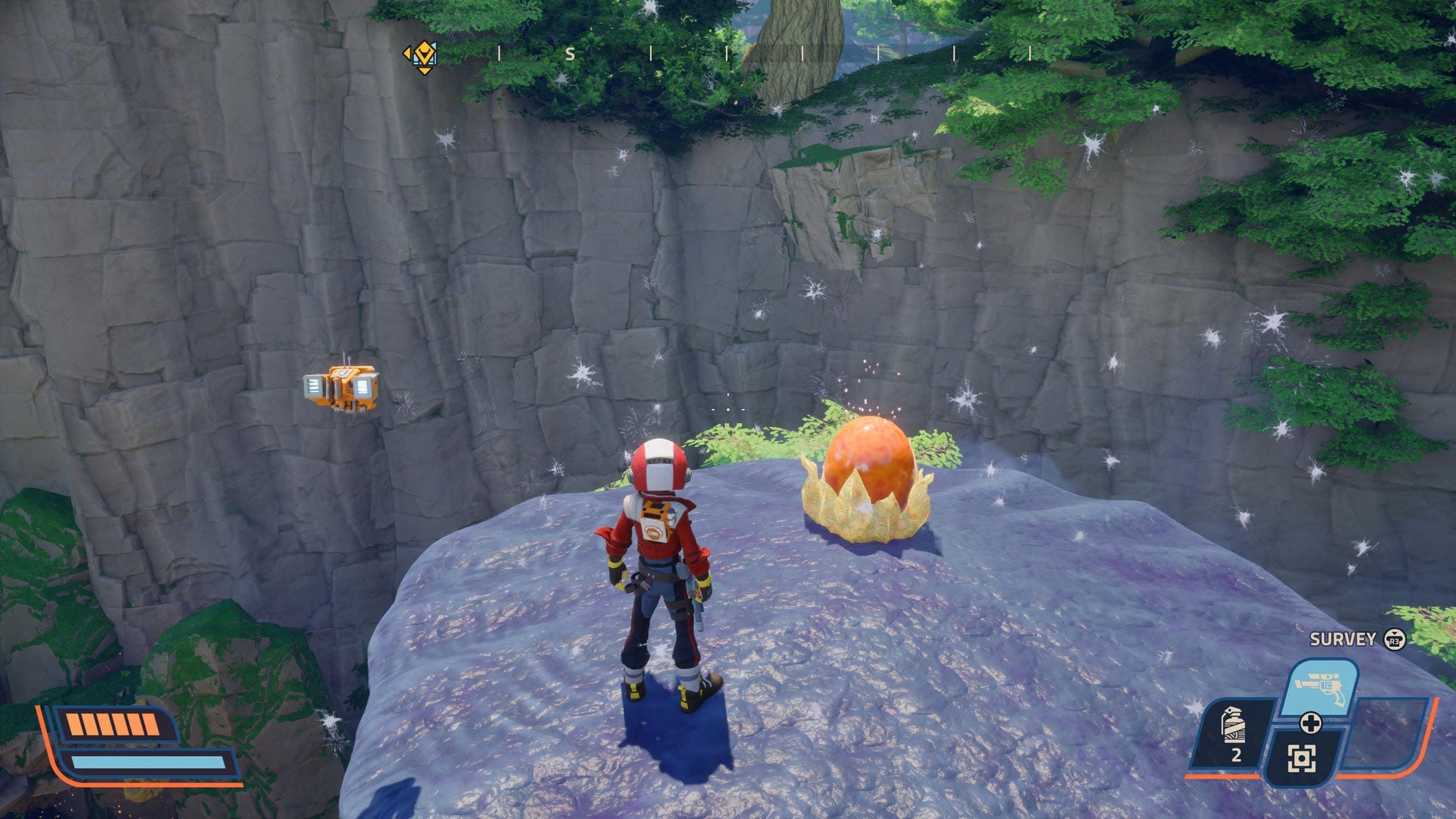Click the D-pad plus icon between tool slots
Image resolution: width=1456 pixels, height=819 pixels.
click(1312, 723)
